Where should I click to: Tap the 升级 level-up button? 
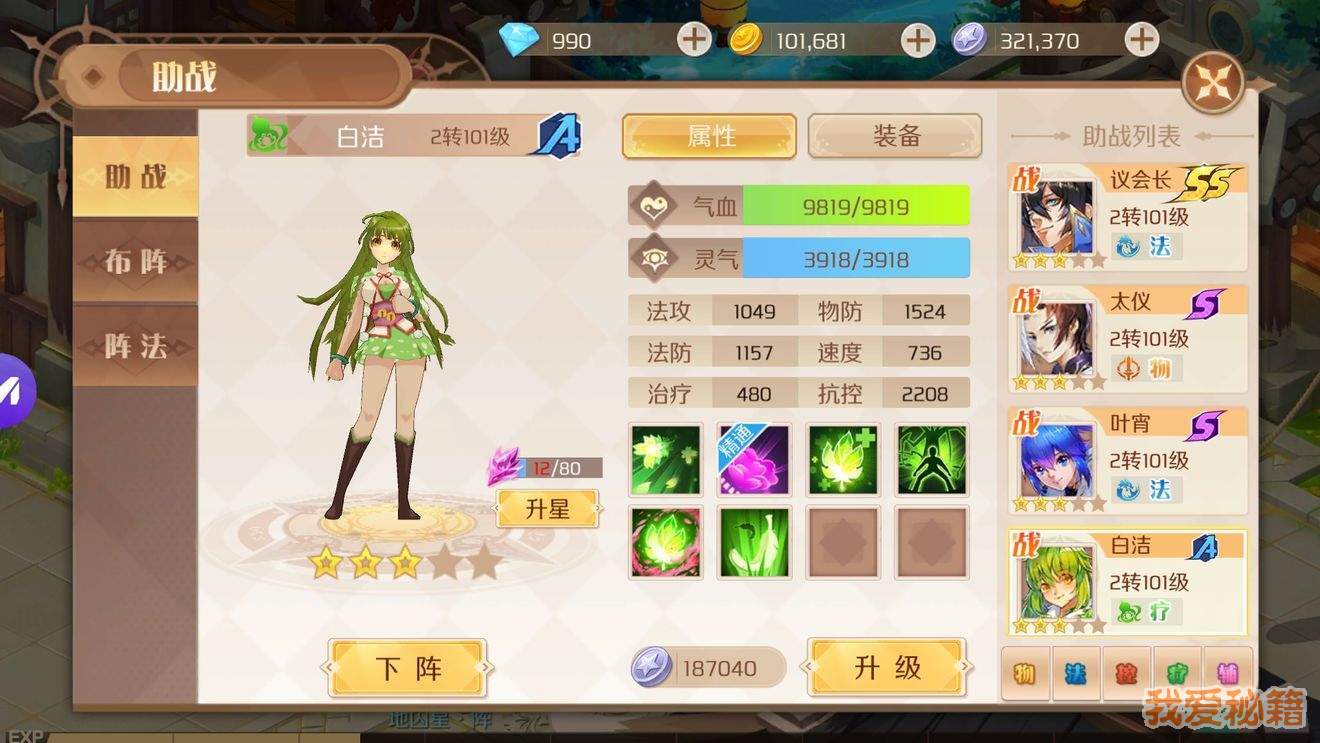(x=887, y=668)
